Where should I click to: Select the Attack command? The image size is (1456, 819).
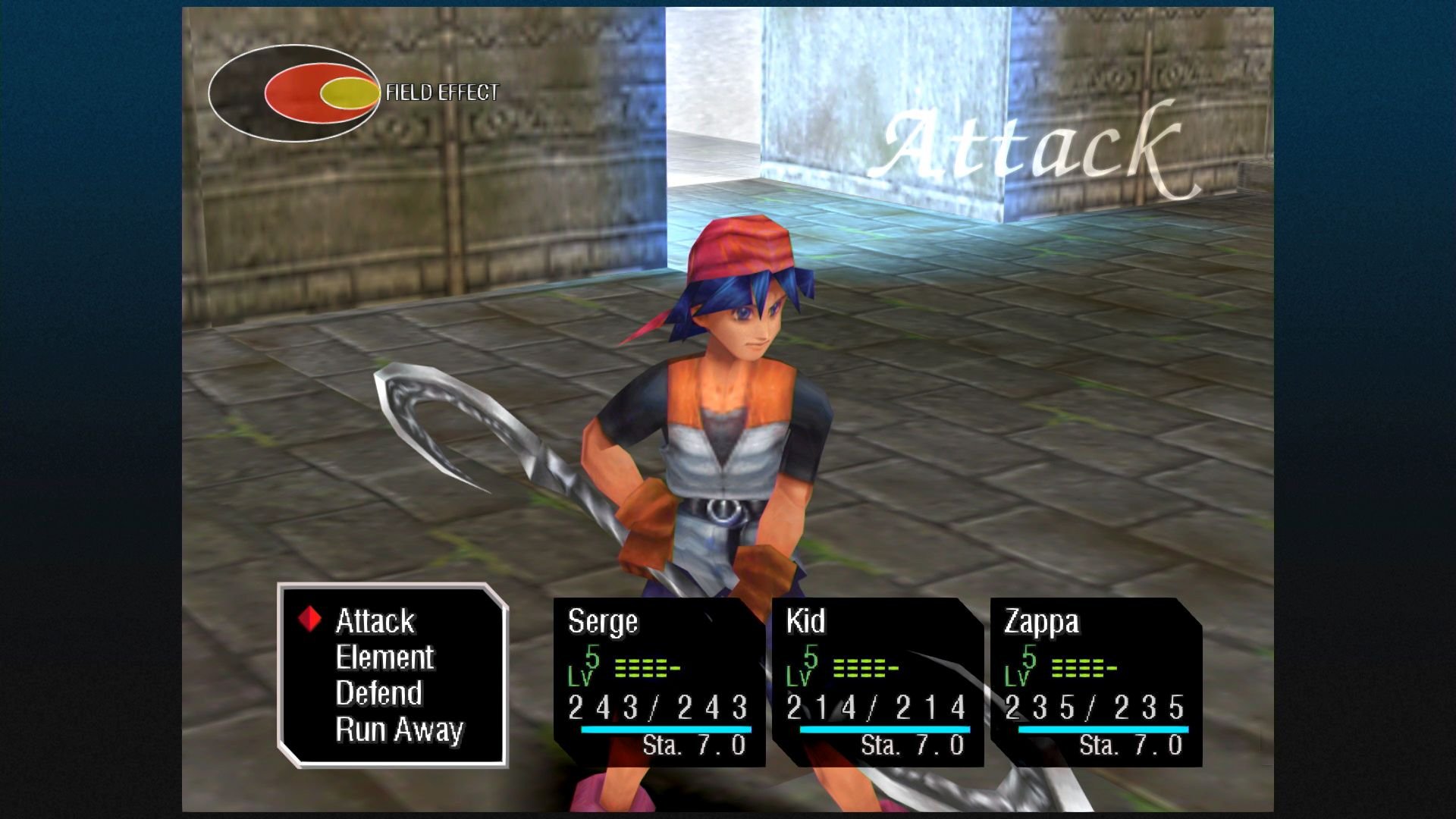[375, 621]
